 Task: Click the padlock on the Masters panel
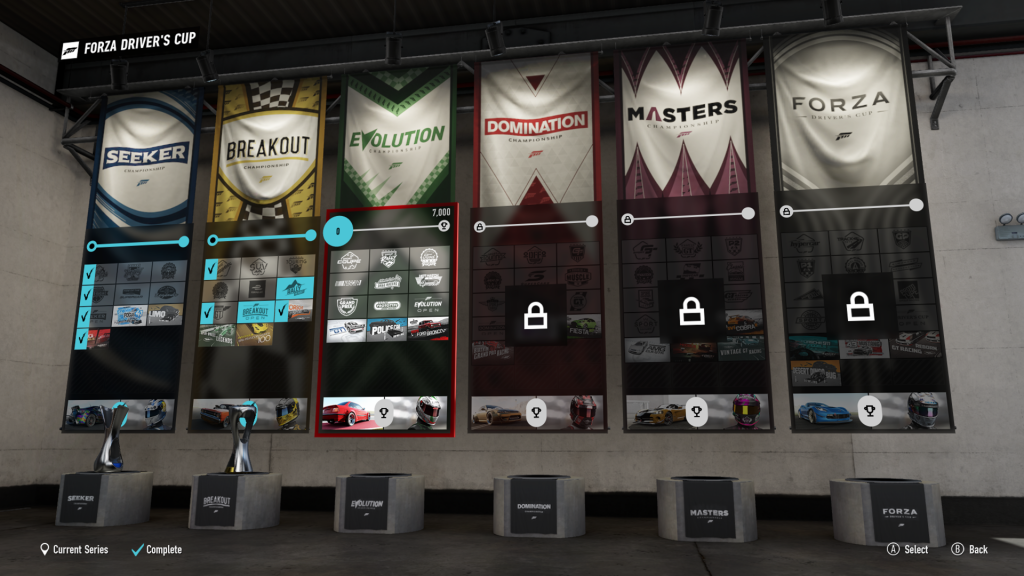point(692,312)
